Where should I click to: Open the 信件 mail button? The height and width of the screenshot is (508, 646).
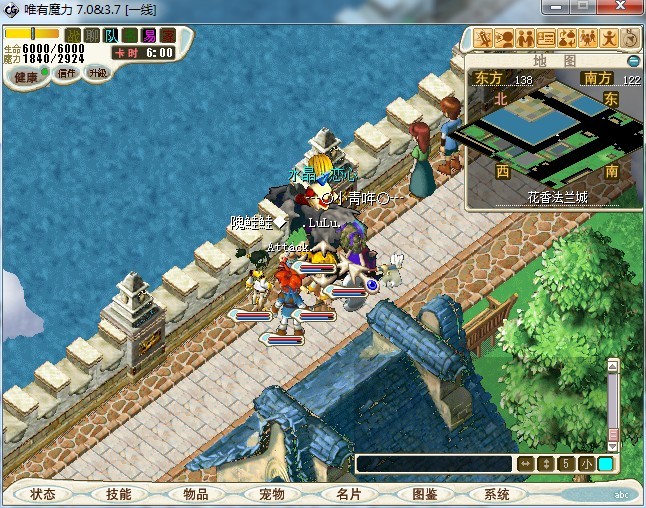tap(67, 73)
